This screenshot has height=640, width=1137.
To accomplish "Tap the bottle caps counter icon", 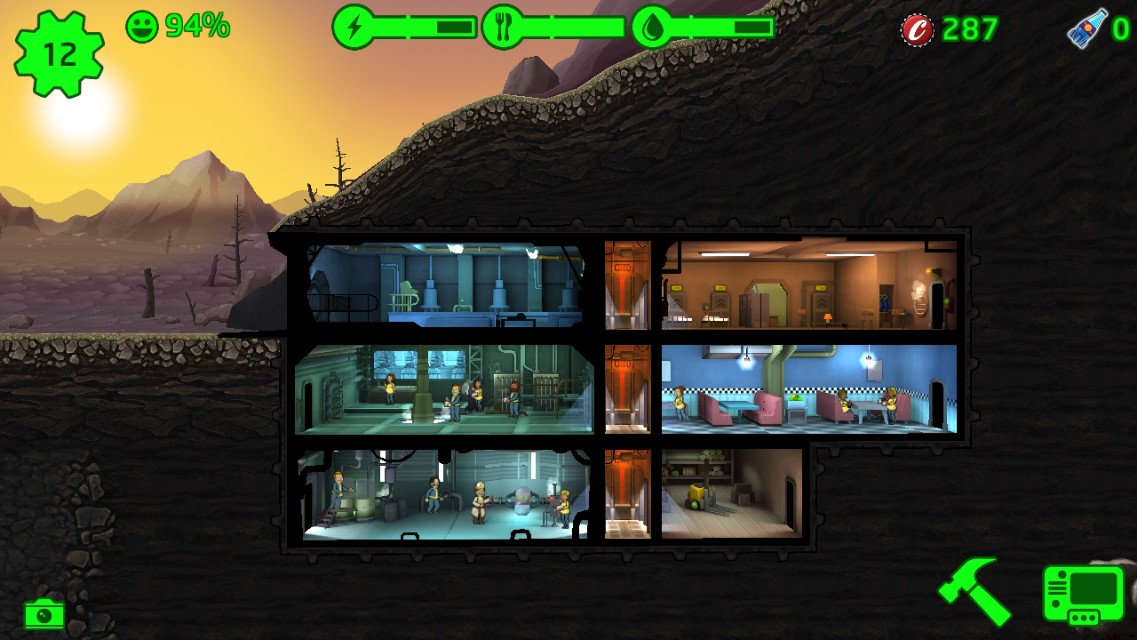I will click(x=916, y=29).
